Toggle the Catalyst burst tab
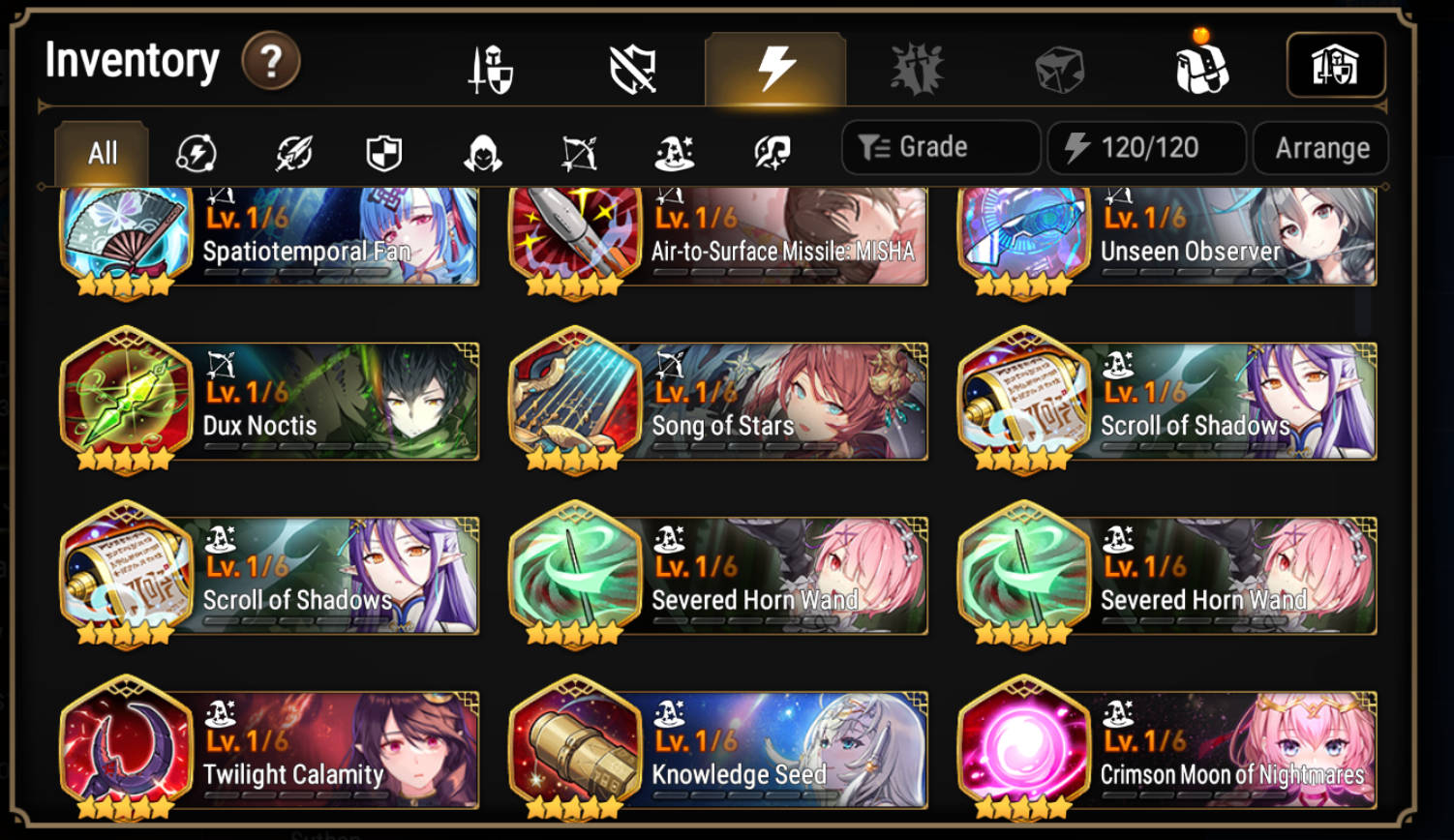This screenshot has height=840, width=1454. [774, 65]
